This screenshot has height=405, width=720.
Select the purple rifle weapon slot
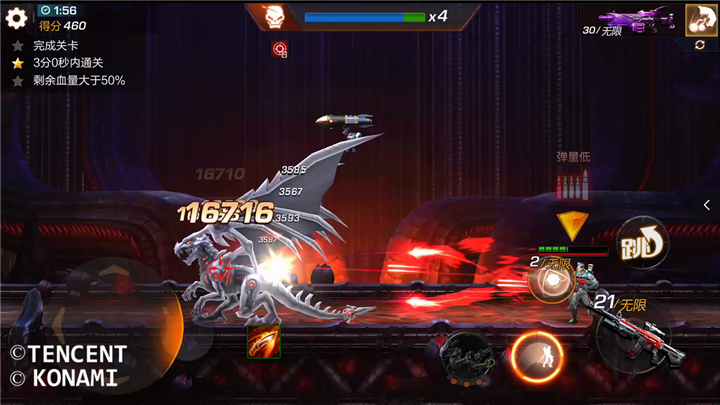point(638,19)
